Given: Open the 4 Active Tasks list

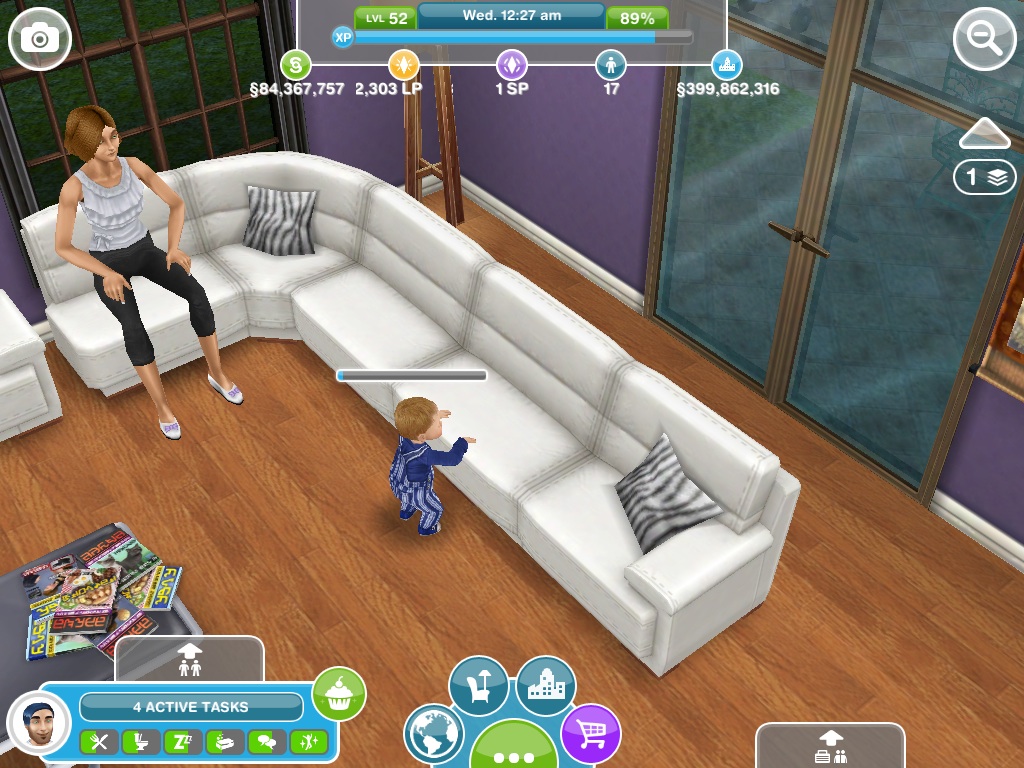Looking at the screenshot, I should pyautogui.click(x=191, y=707).
